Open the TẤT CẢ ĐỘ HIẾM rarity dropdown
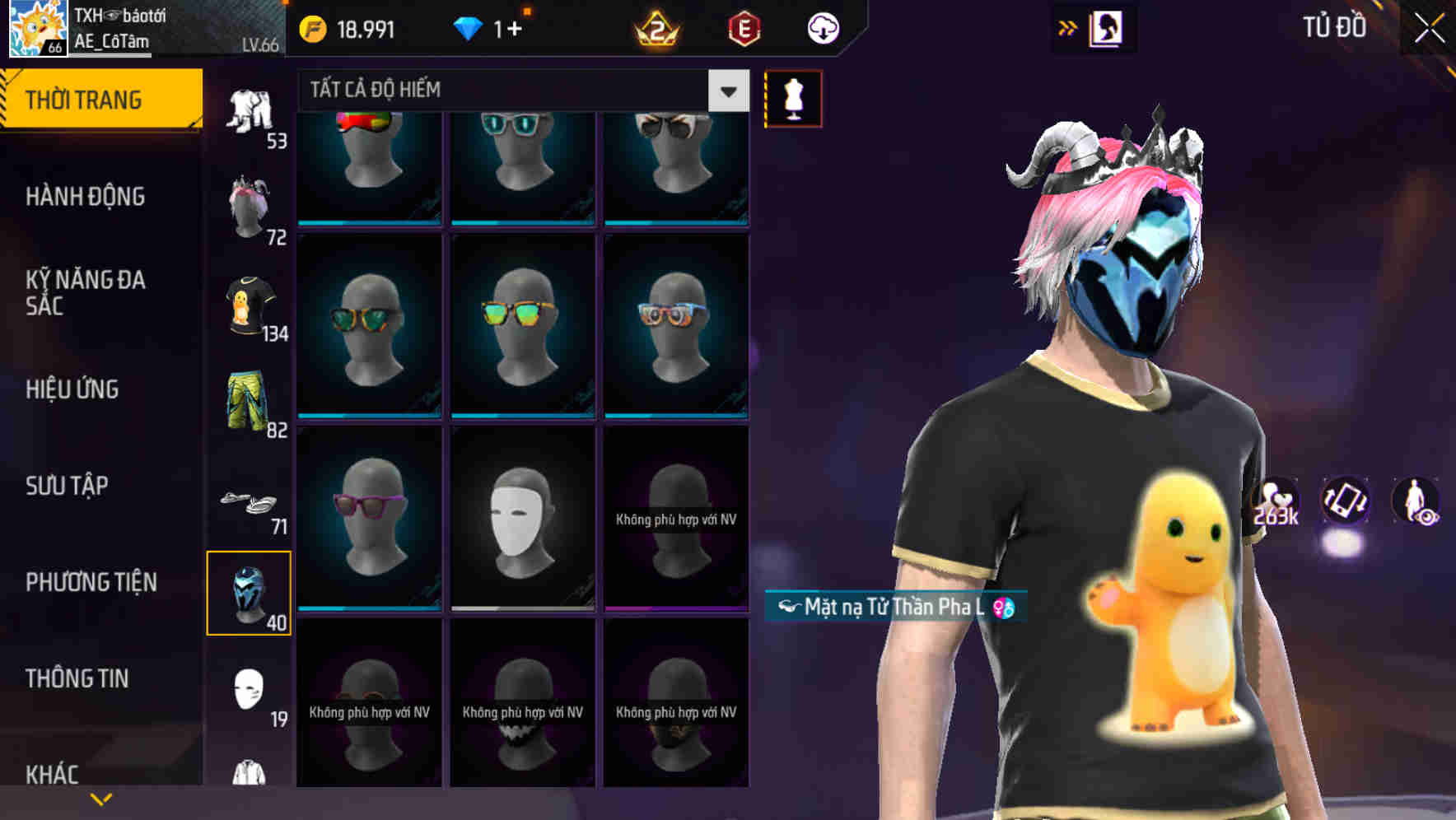The height and width of the screenshot is (820, 1456). pyautogui.click(x=511, y=90)
